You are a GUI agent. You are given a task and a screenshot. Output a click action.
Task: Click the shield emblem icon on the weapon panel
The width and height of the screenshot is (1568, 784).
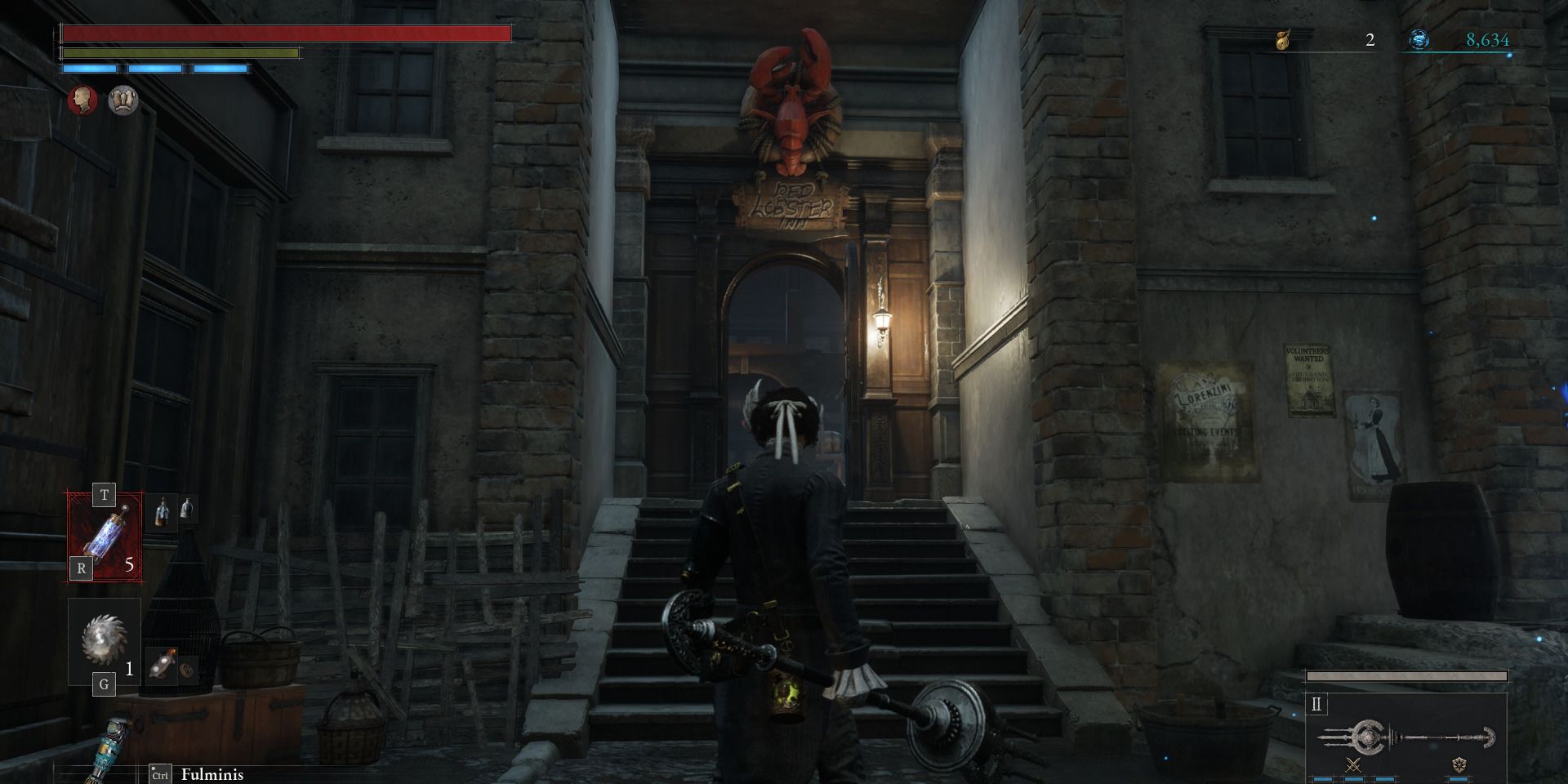1459,765
